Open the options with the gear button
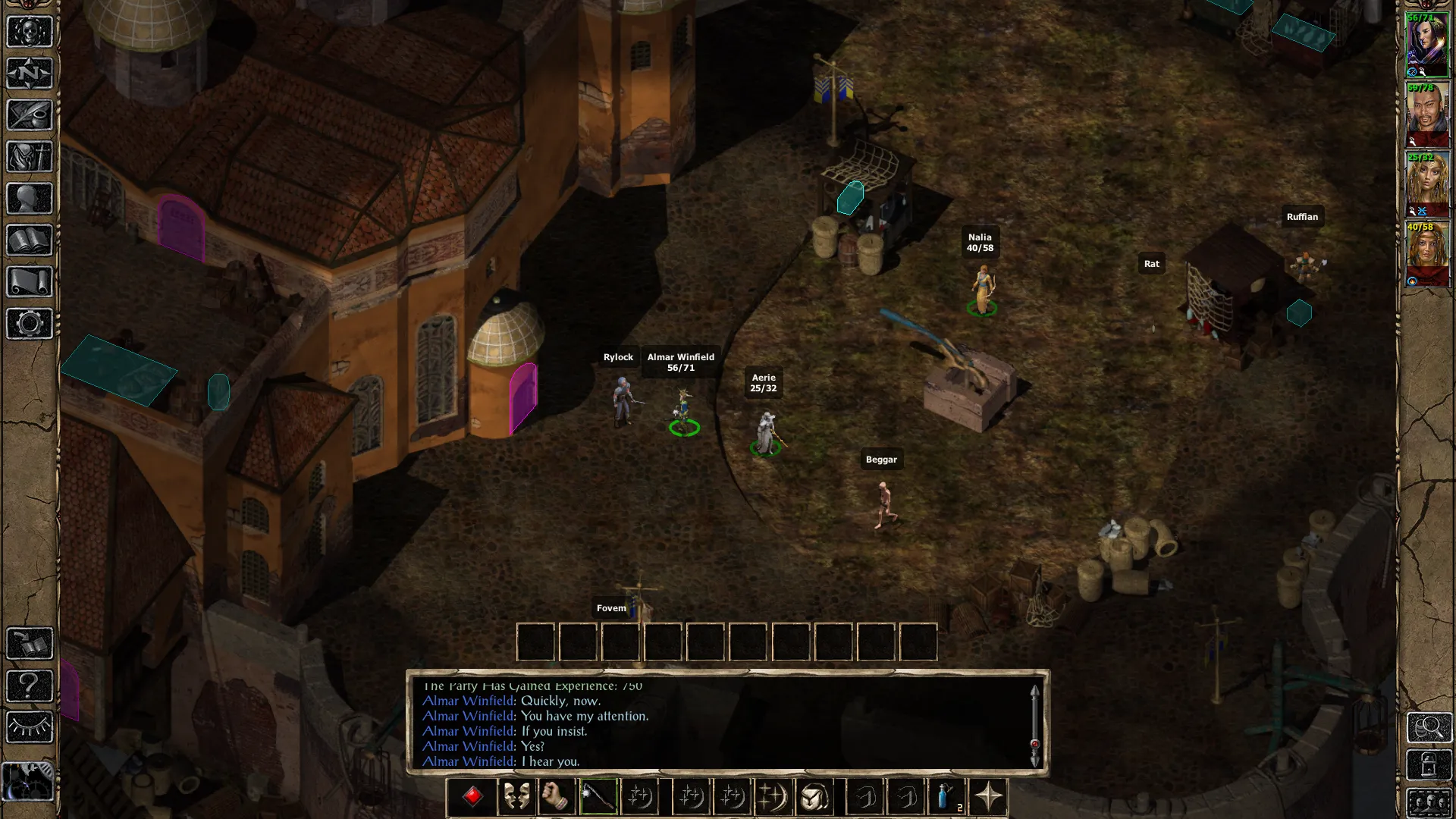The image size is (1456, 819). point(30,324)
